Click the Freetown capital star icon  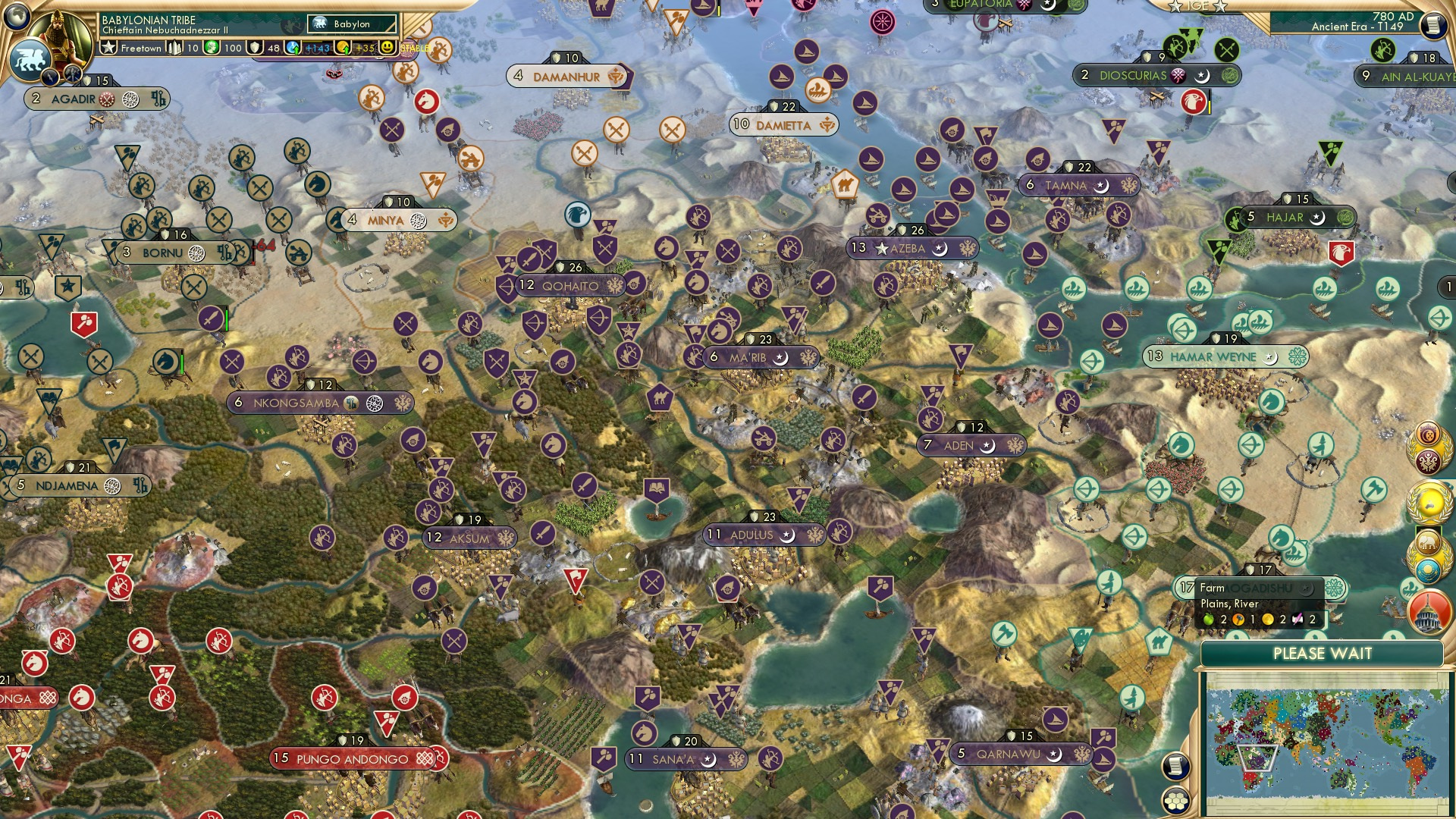[x=109, y=47]
